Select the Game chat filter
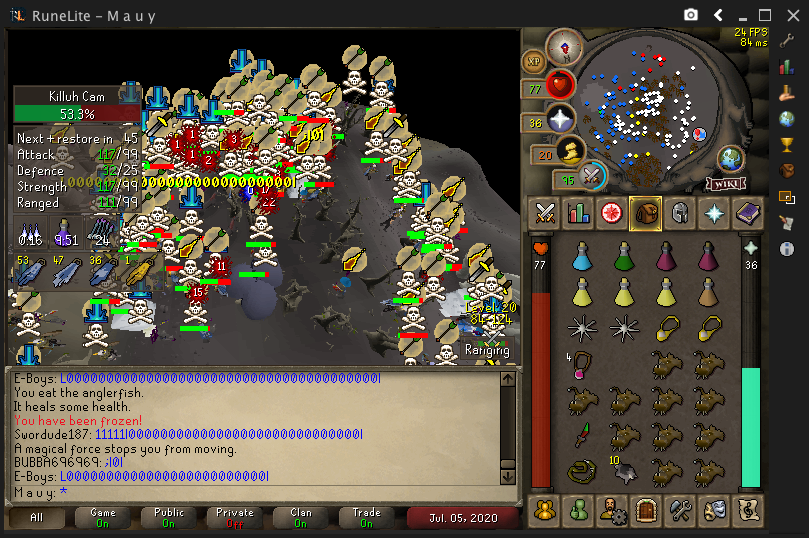This screenshot has width=809, height=538. pyautogui.click(x=103, y=518)
